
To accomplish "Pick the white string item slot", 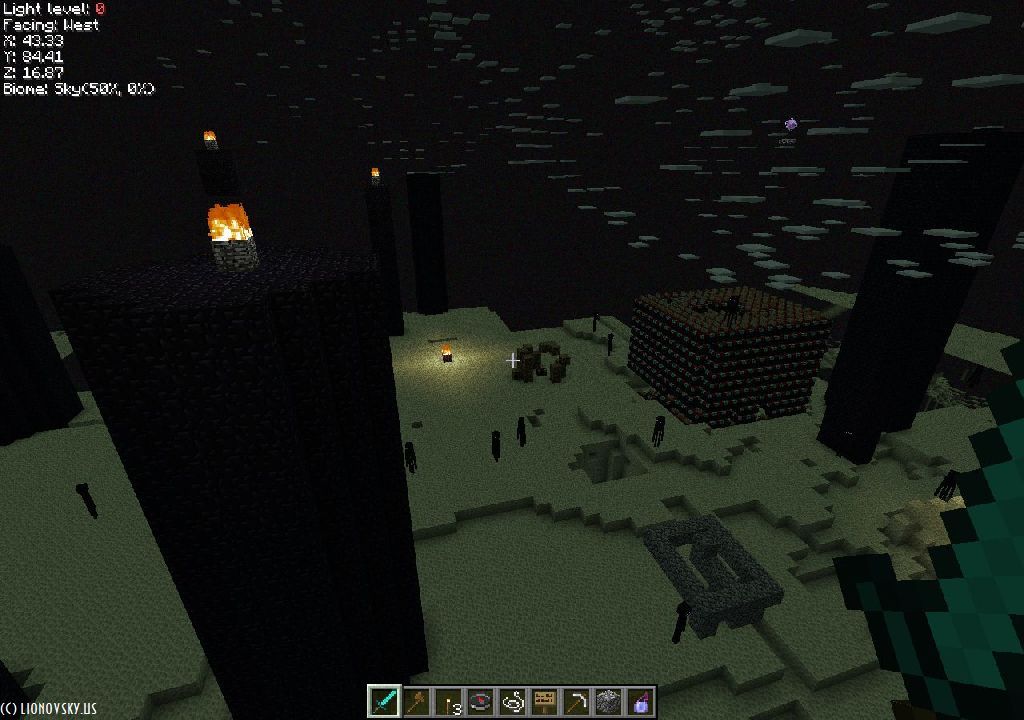I will coord(512,701).
